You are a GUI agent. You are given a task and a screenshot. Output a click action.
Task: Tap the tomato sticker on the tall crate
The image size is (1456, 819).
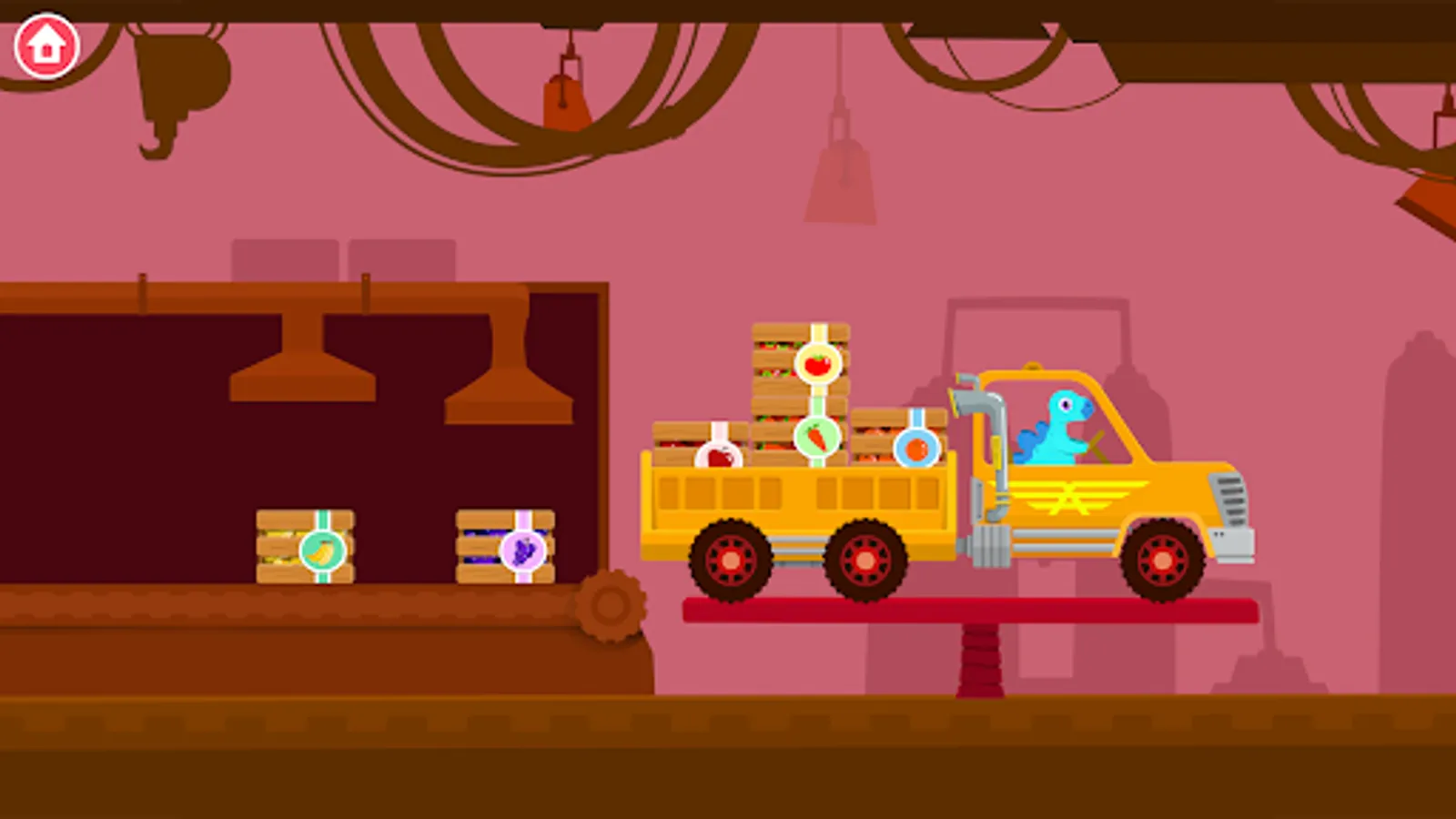(x=817, y=362)
